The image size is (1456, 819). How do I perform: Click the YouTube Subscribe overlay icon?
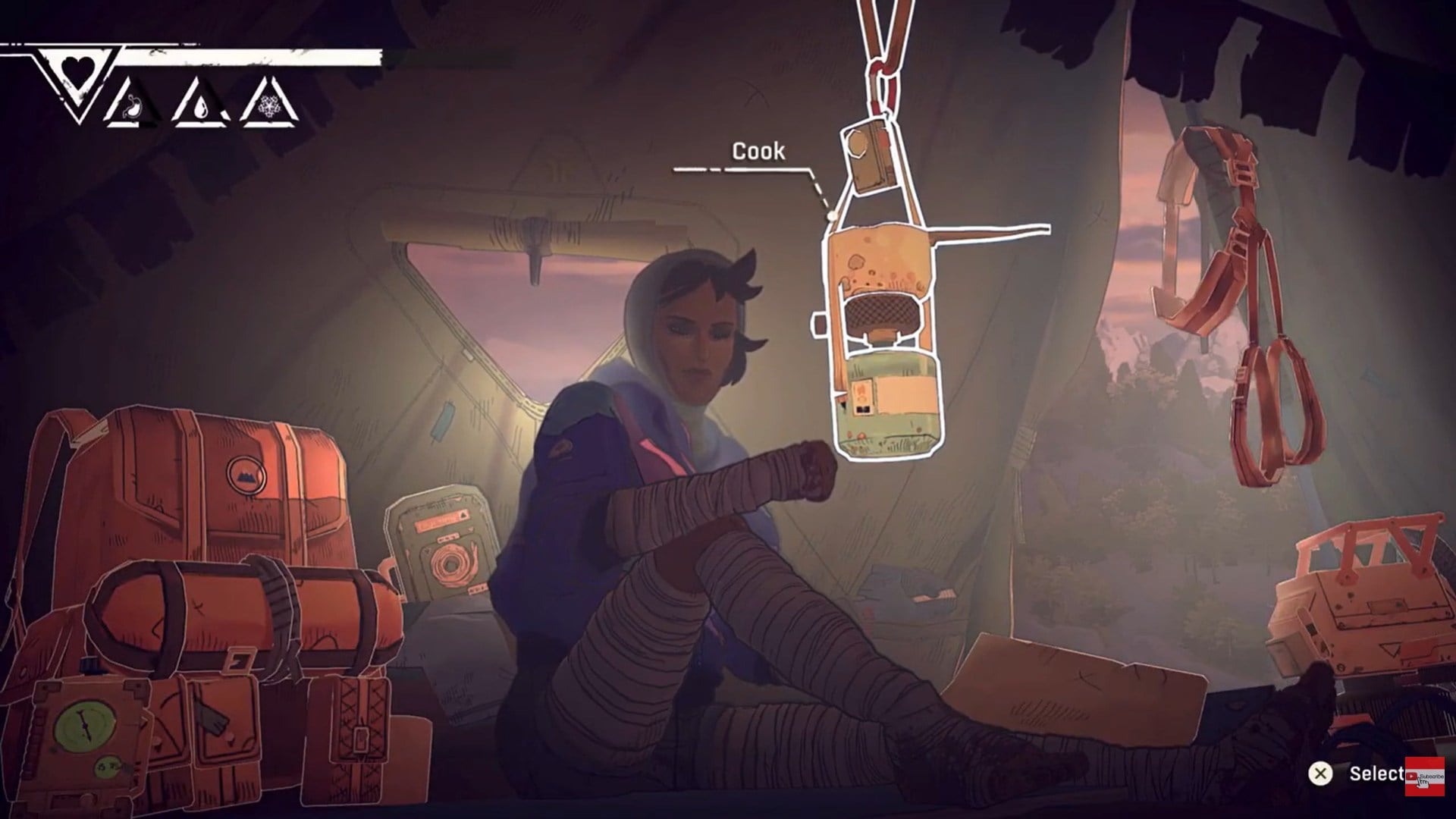[1426, 777]
